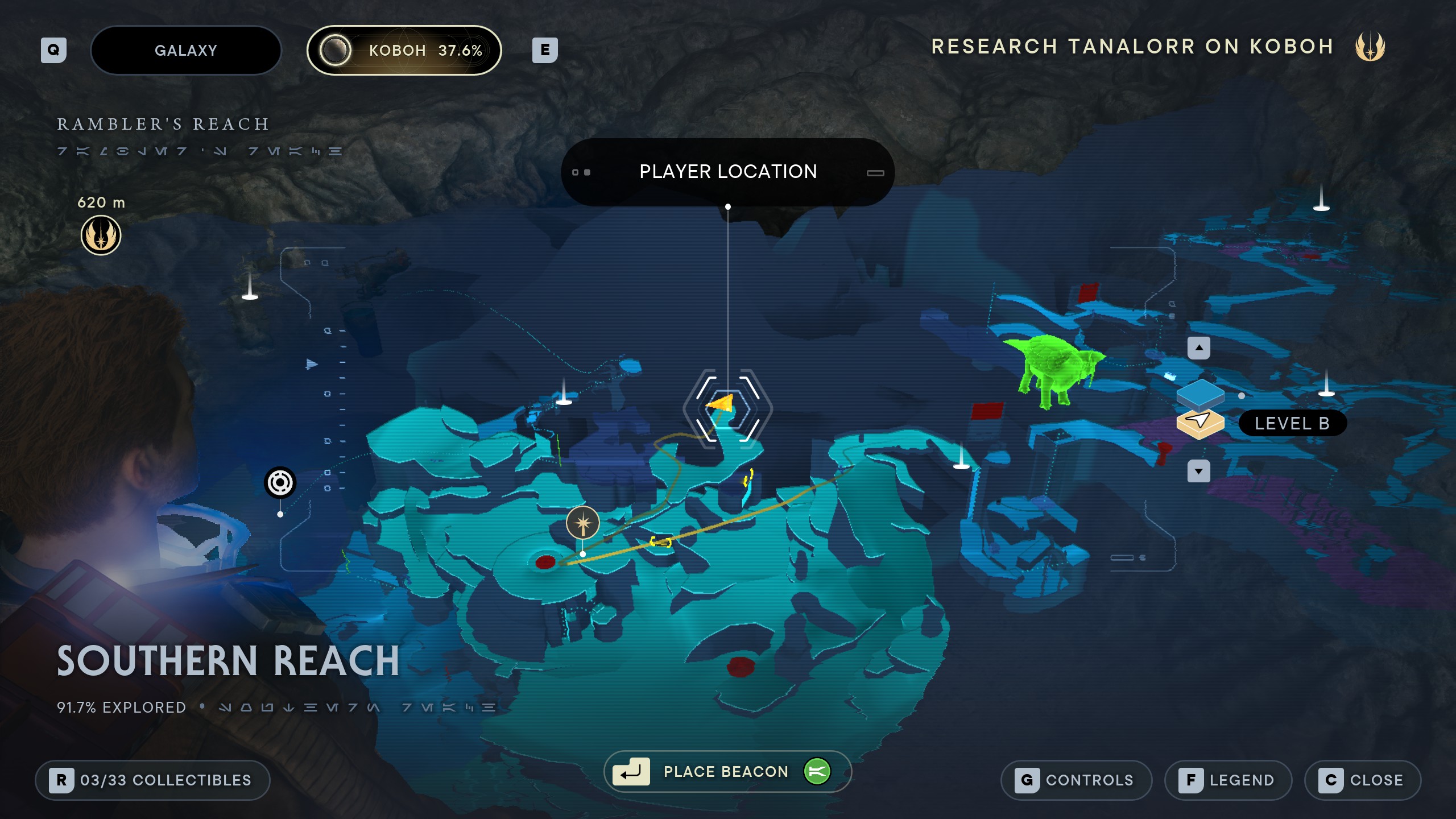Image resolution: width=1456 pixels, height=819 pixels.
Task: Show the map Legend
Action: tap(1228, 780)
